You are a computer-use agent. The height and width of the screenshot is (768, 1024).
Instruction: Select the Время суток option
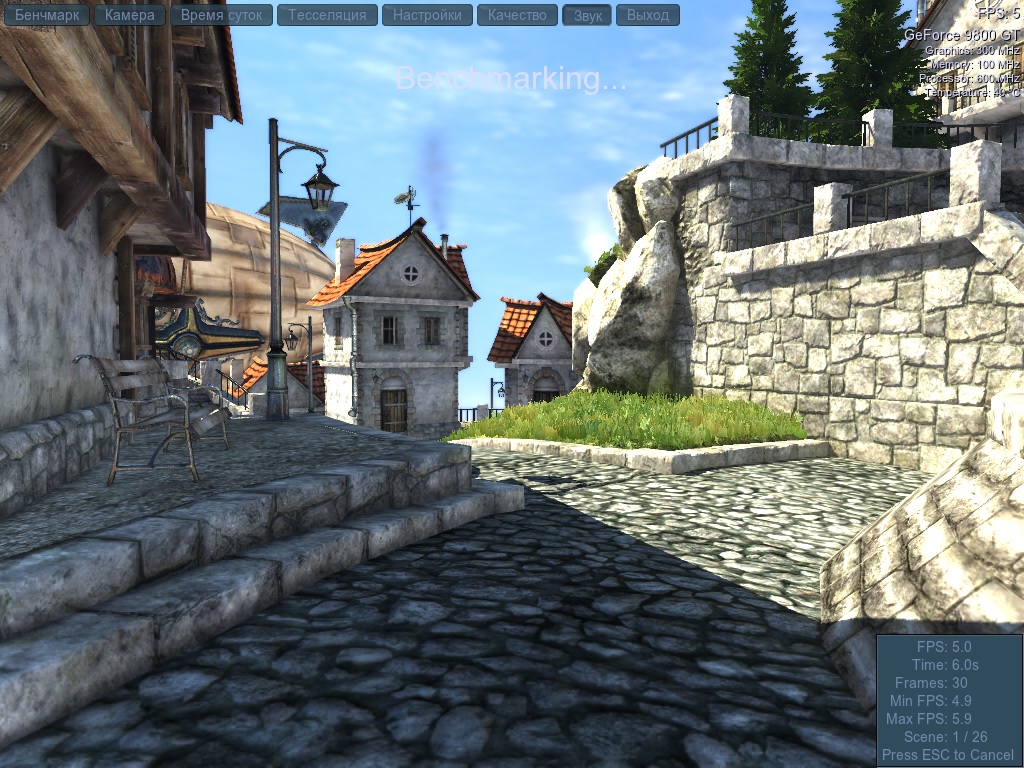(221, 15)
